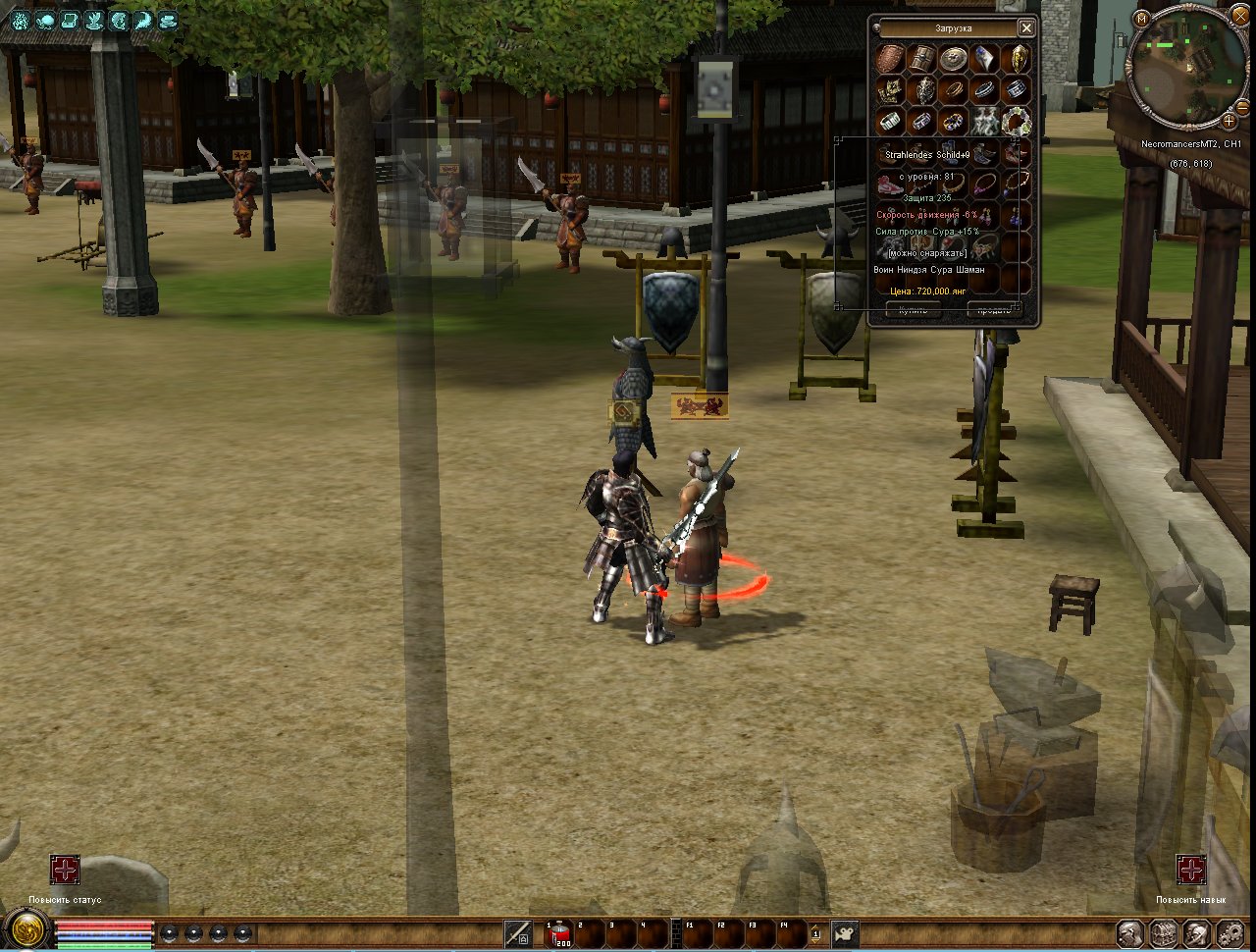Use the red potion in quickslot 1
Screen dimensions: 1256x952
click(558, 932)
